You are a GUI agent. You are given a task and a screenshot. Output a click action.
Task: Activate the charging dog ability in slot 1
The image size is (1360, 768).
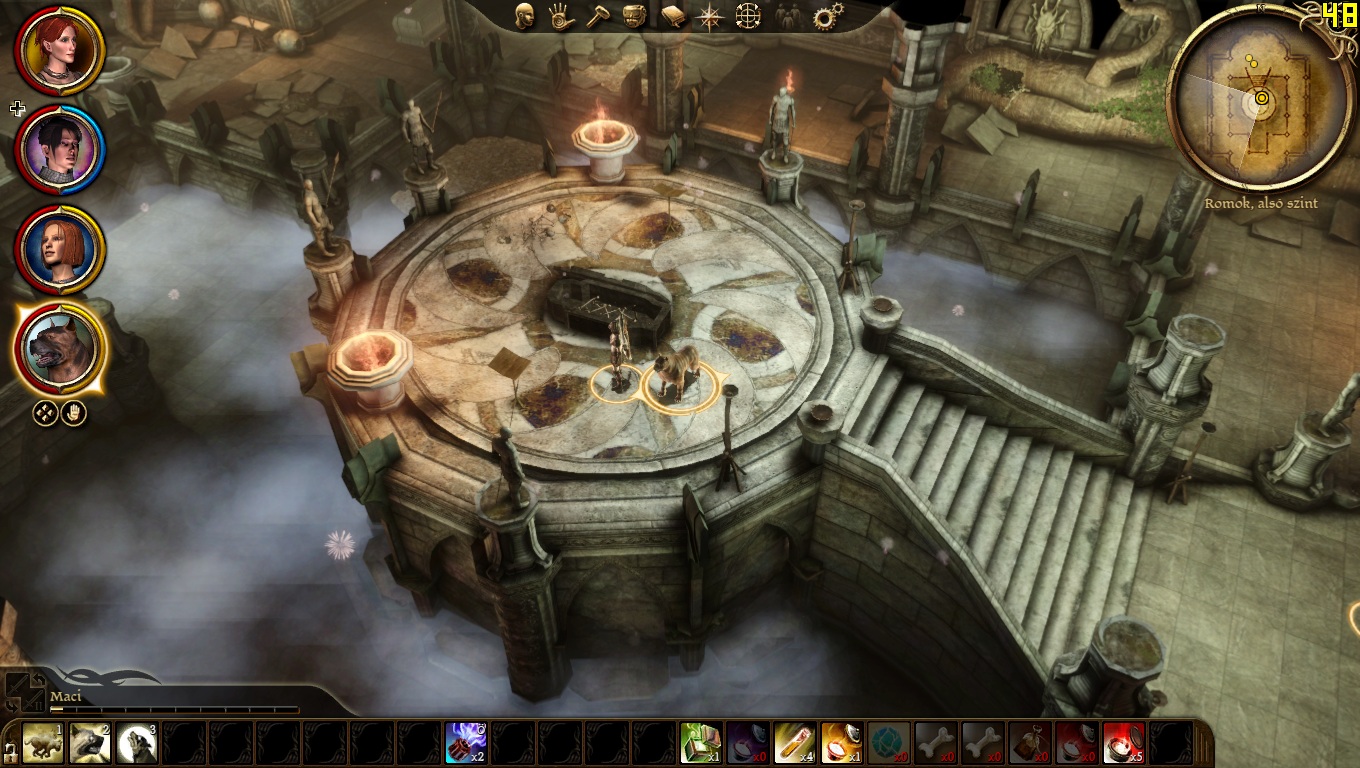point(43,743)
